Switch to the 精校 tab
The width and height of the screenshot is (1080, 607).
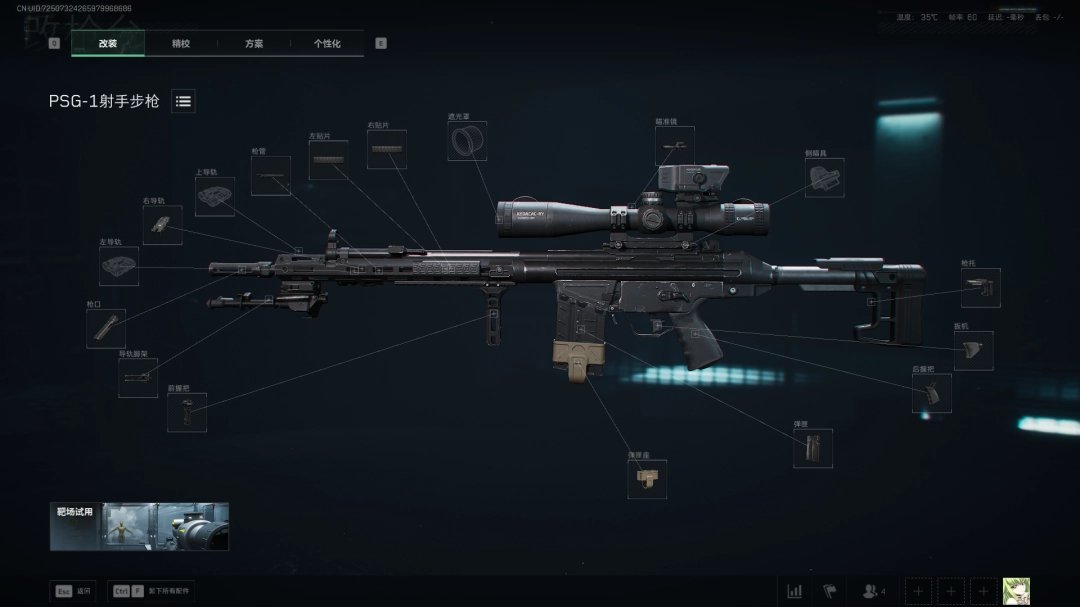tap(181, 44)
